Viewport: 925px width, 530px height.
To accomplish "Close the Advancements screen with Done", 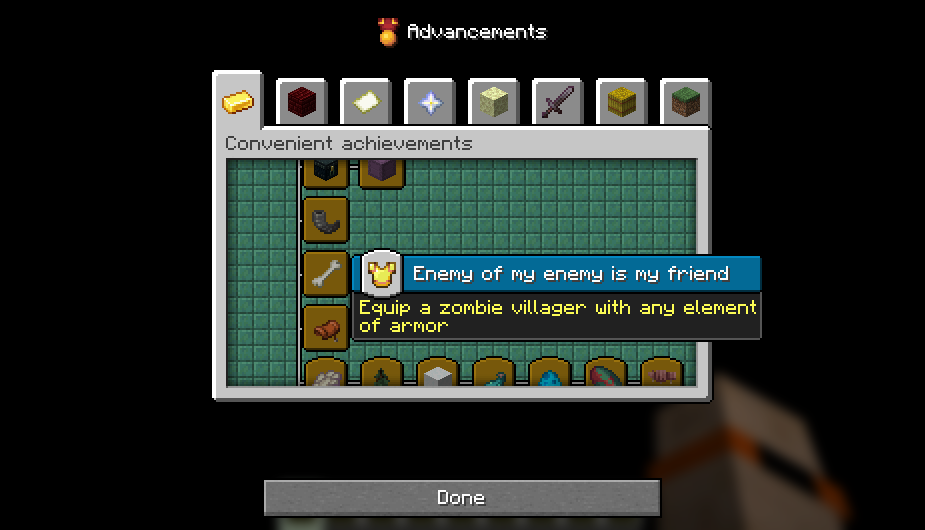I will pyautogui.click(x=462, y=497).
